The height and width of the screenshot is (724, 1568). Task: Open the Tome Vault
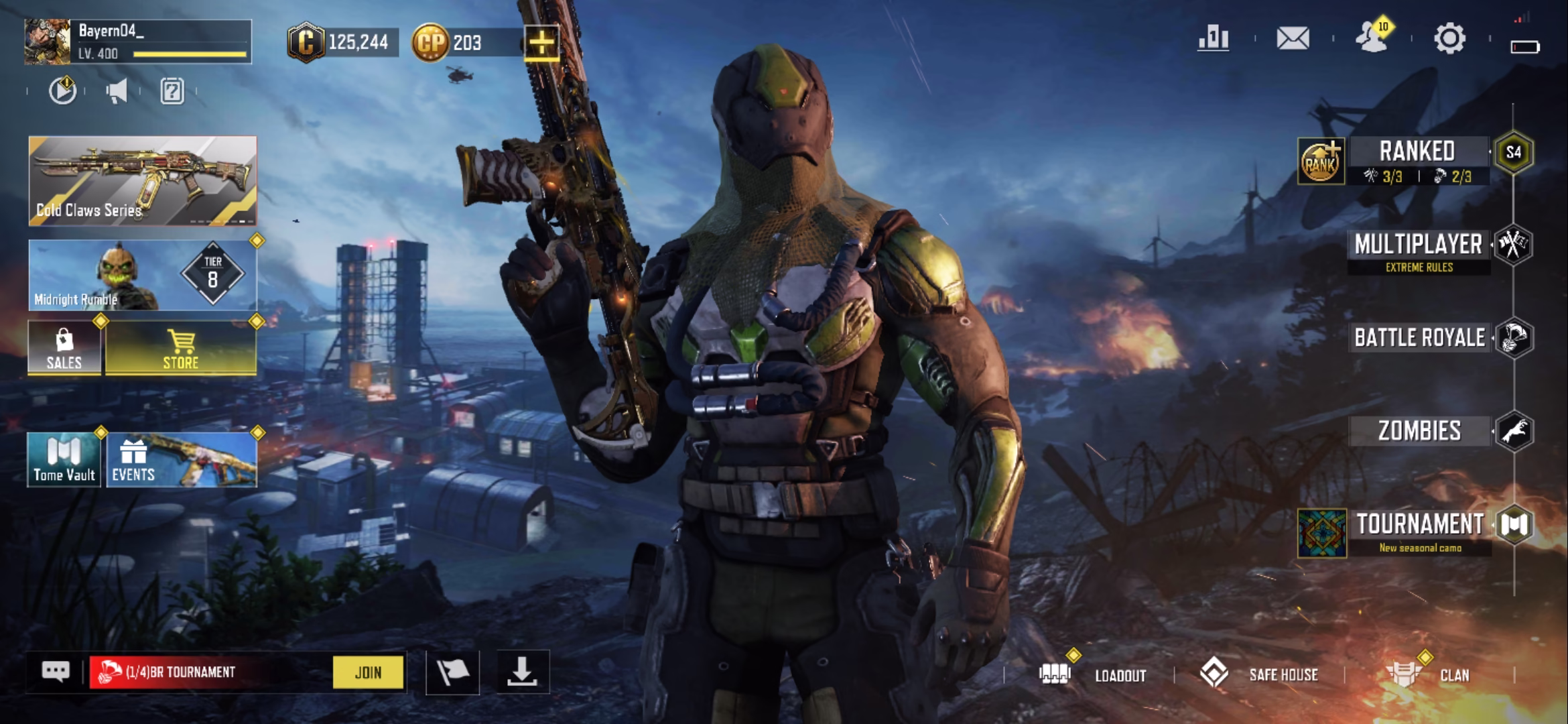tap(64, 460)
